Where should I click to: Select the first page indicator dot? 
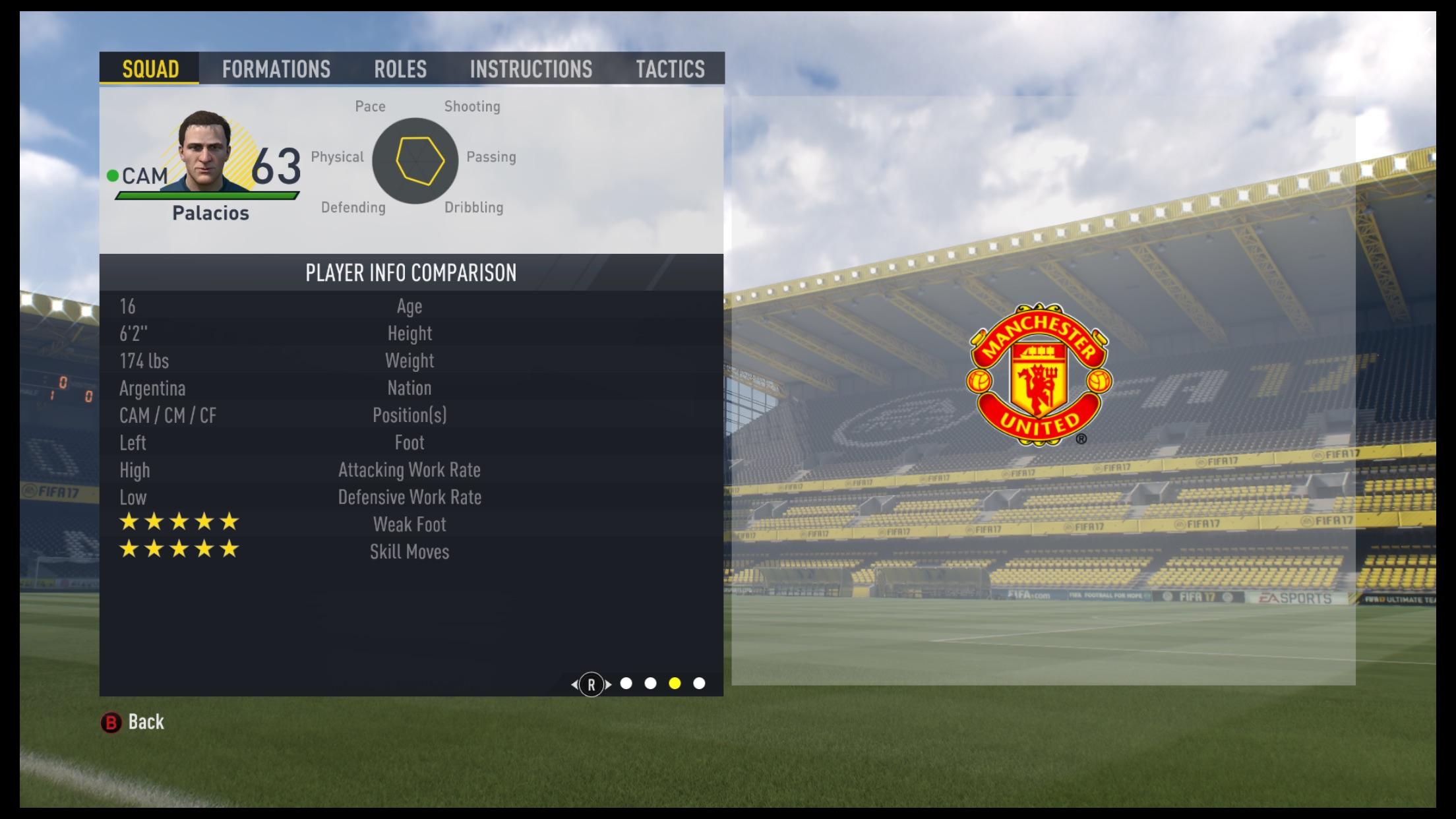(x=625, y=684)
